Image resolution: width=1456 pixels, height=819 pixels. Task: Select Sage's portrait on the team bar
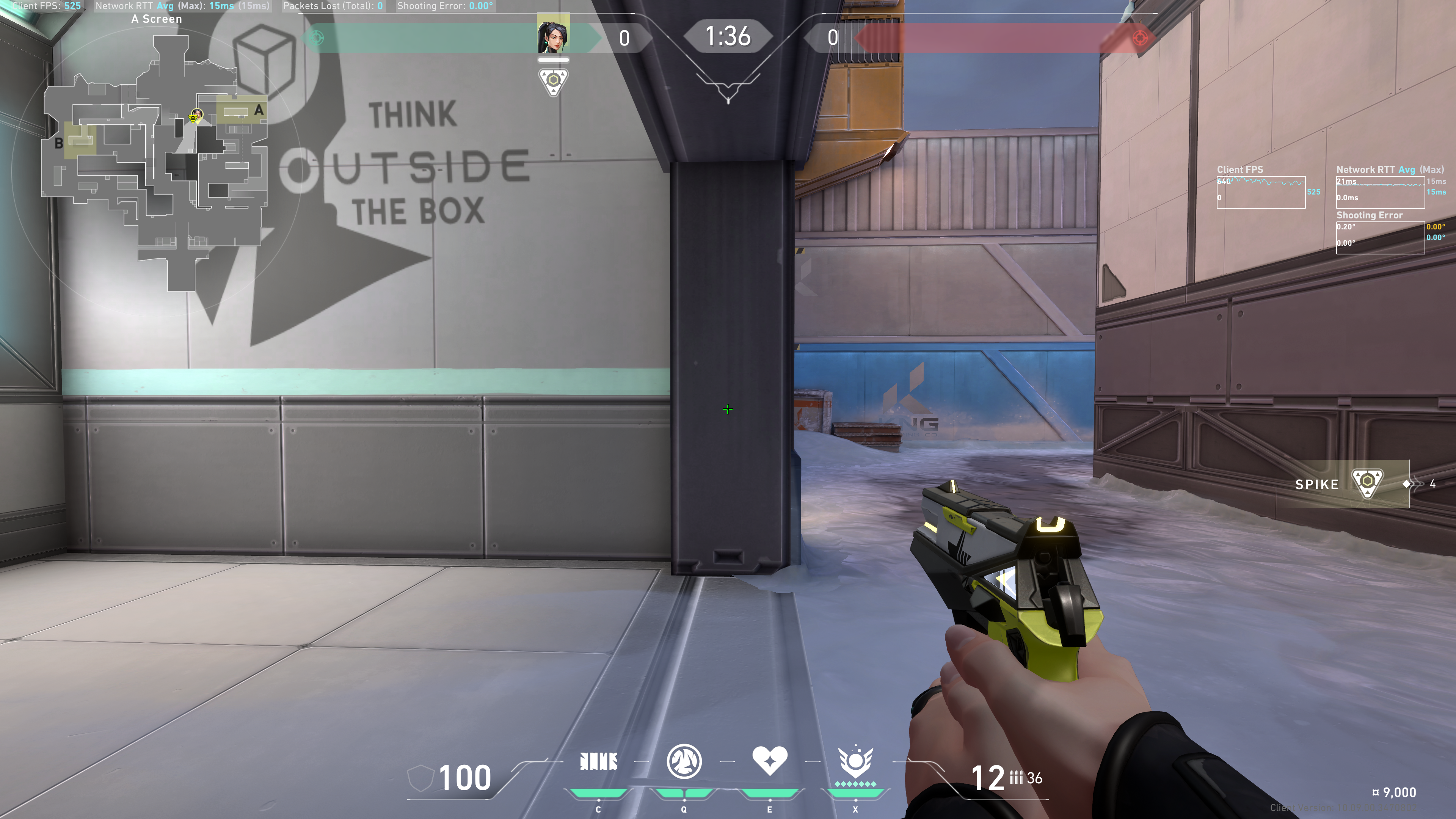tap(553, 35)
